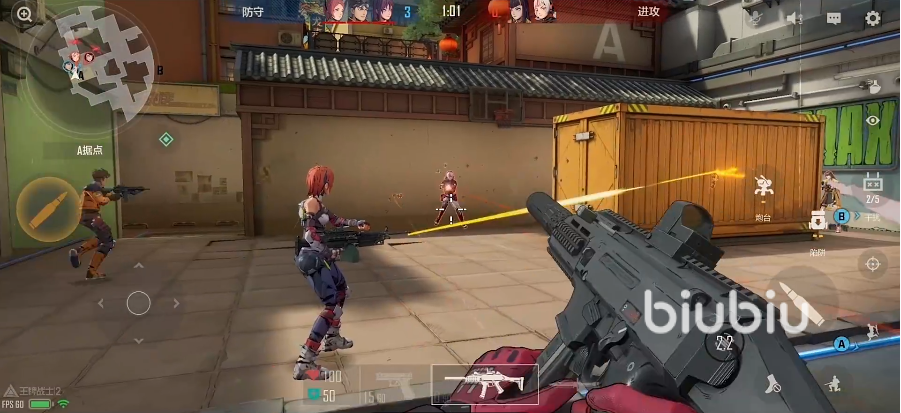The height and width of the screenshot is (413, 901).
Task: Open the chat message bubble
Action: coord(834,18)
